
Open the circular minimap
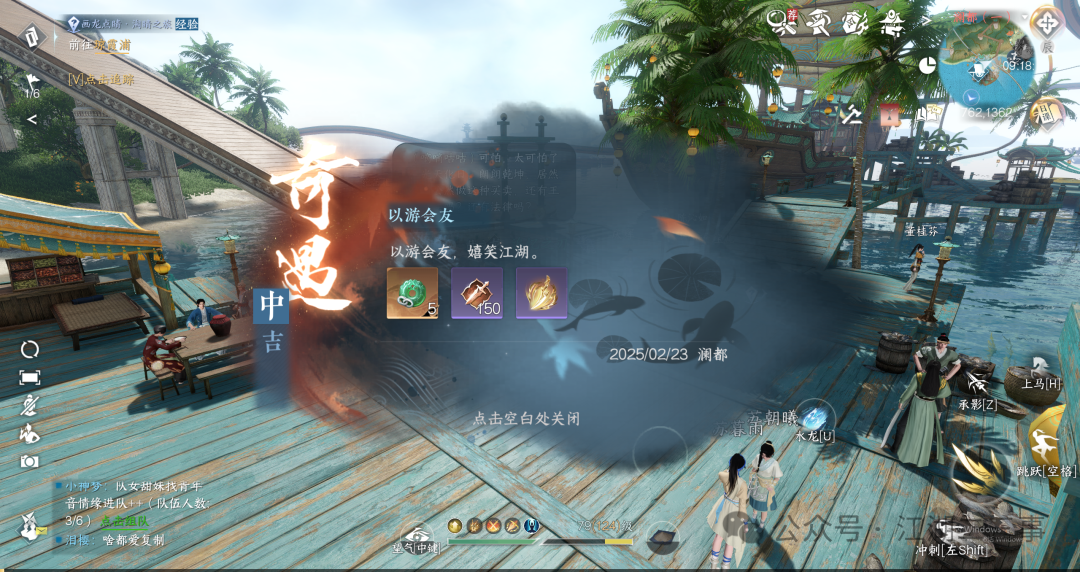point(986,64)
